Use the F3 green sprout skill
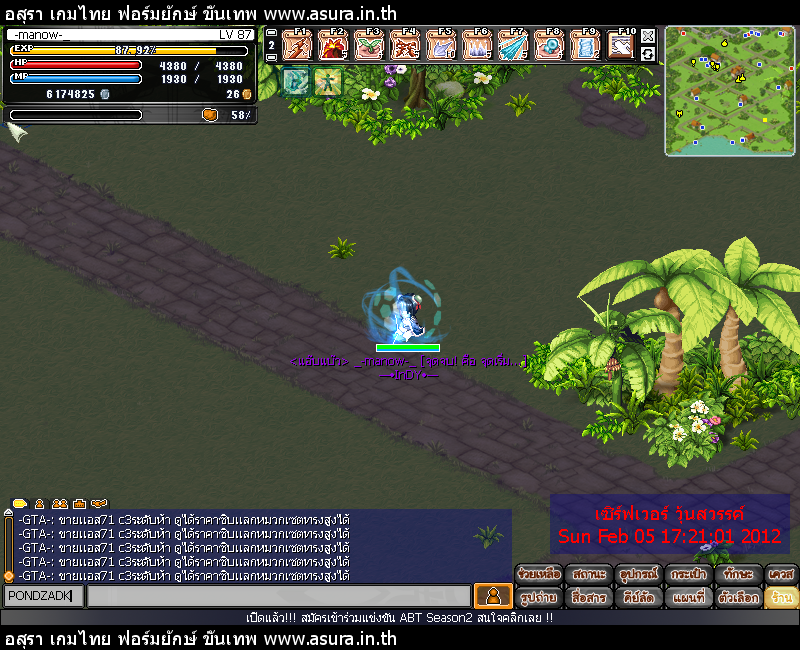Image resolution: width=800 pixels, height=650 pixels. (x=368, y=45)
